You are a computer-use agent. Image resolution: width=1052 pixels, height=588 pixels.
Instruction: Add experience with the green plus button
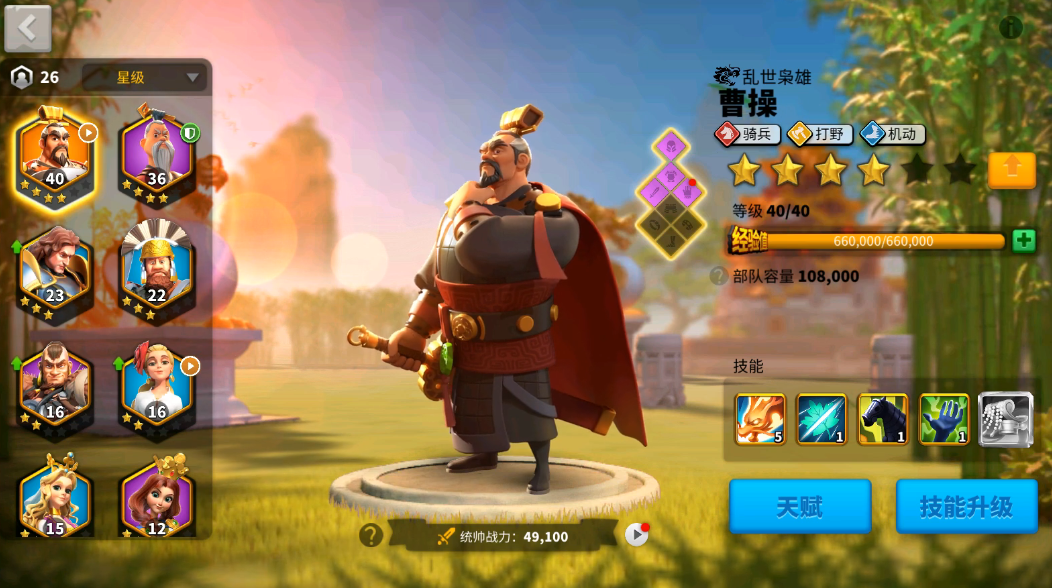point(1023,241)
